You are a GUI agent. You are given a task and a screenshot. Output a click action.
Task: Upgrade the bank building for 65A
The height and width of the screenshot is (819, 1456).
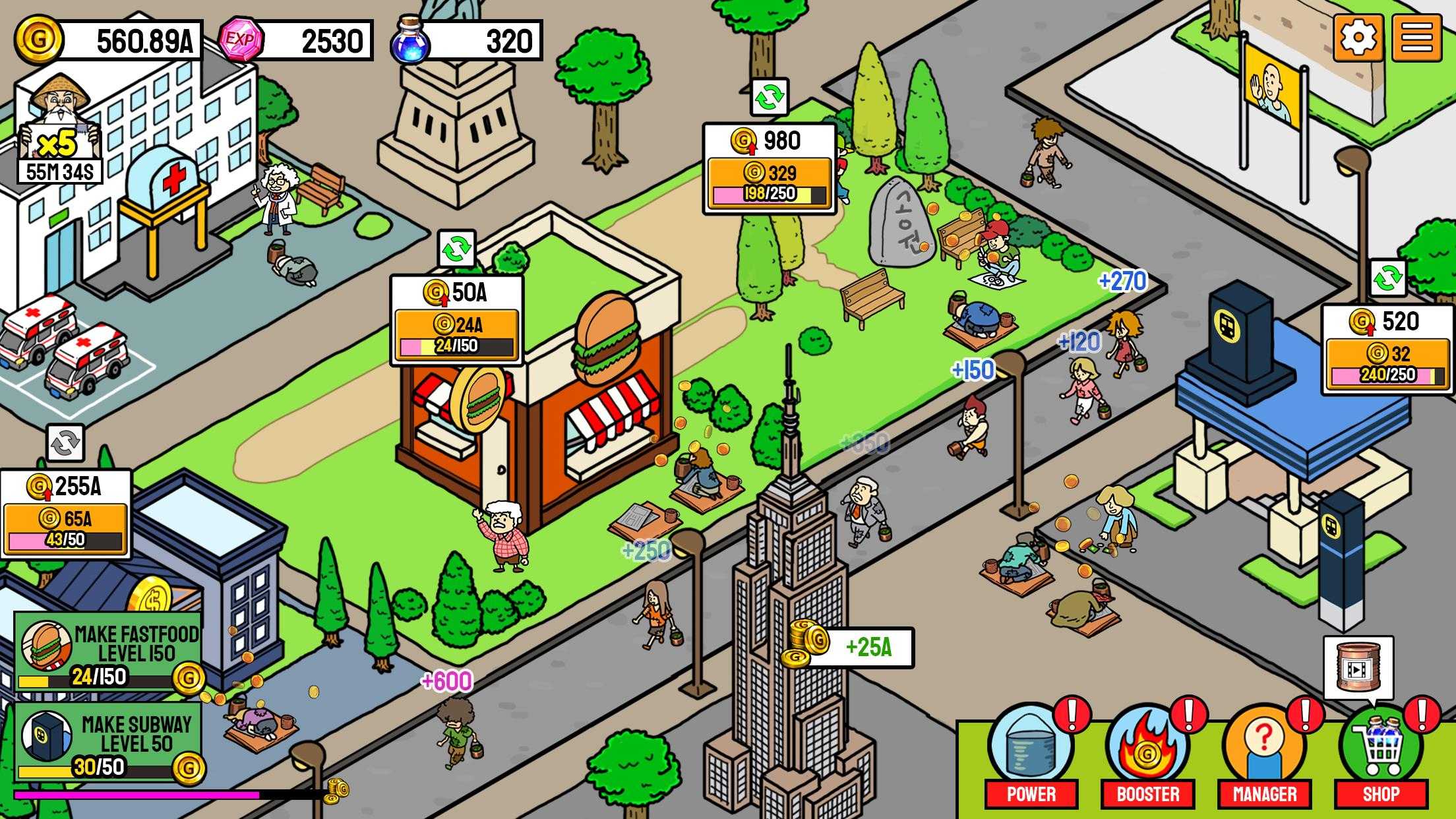point(65,528)
